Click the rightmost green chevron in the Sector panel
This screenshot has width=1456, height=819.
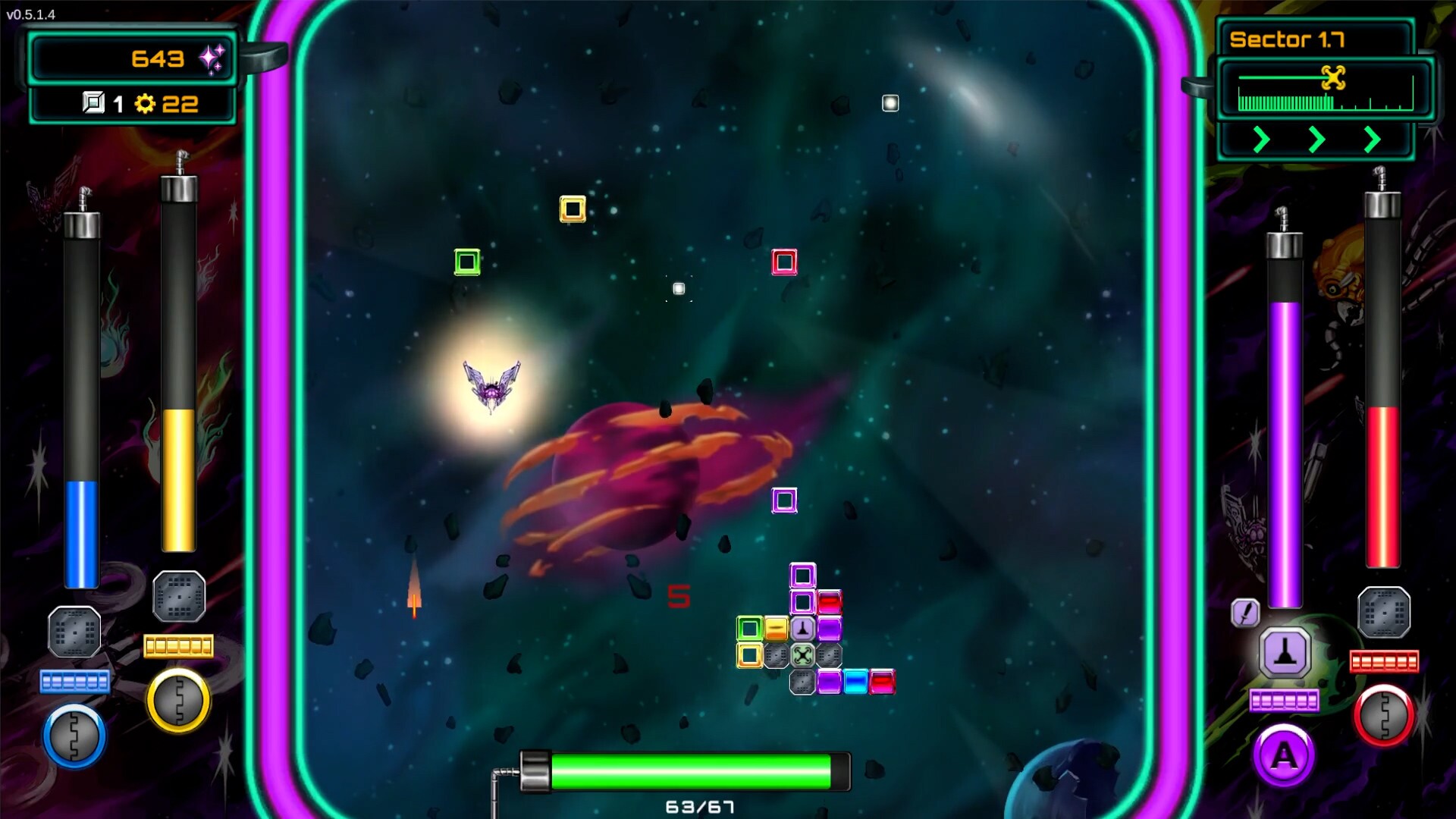1373,140
